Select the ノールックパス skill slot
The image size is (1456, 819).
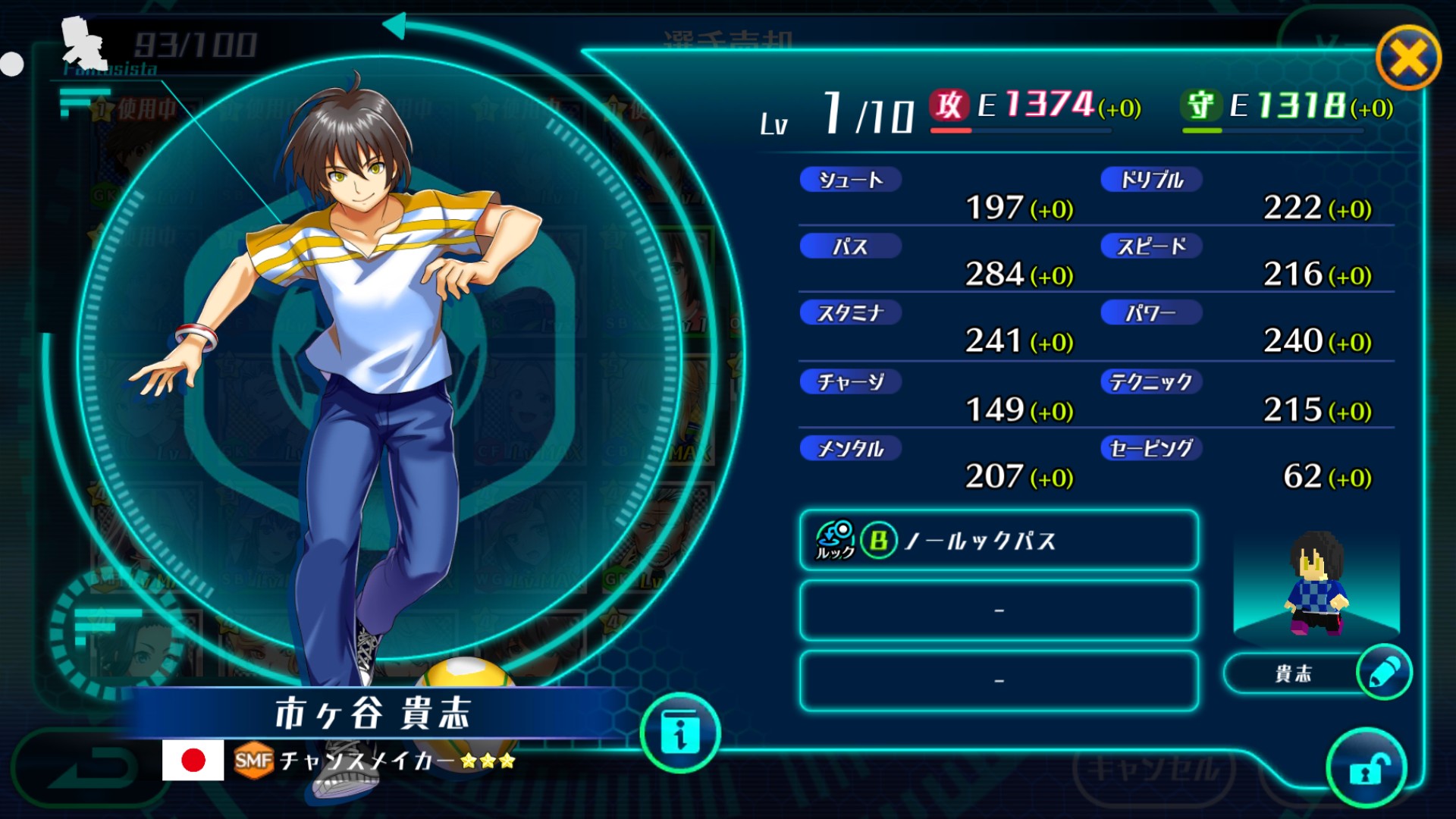coord(999,540)
